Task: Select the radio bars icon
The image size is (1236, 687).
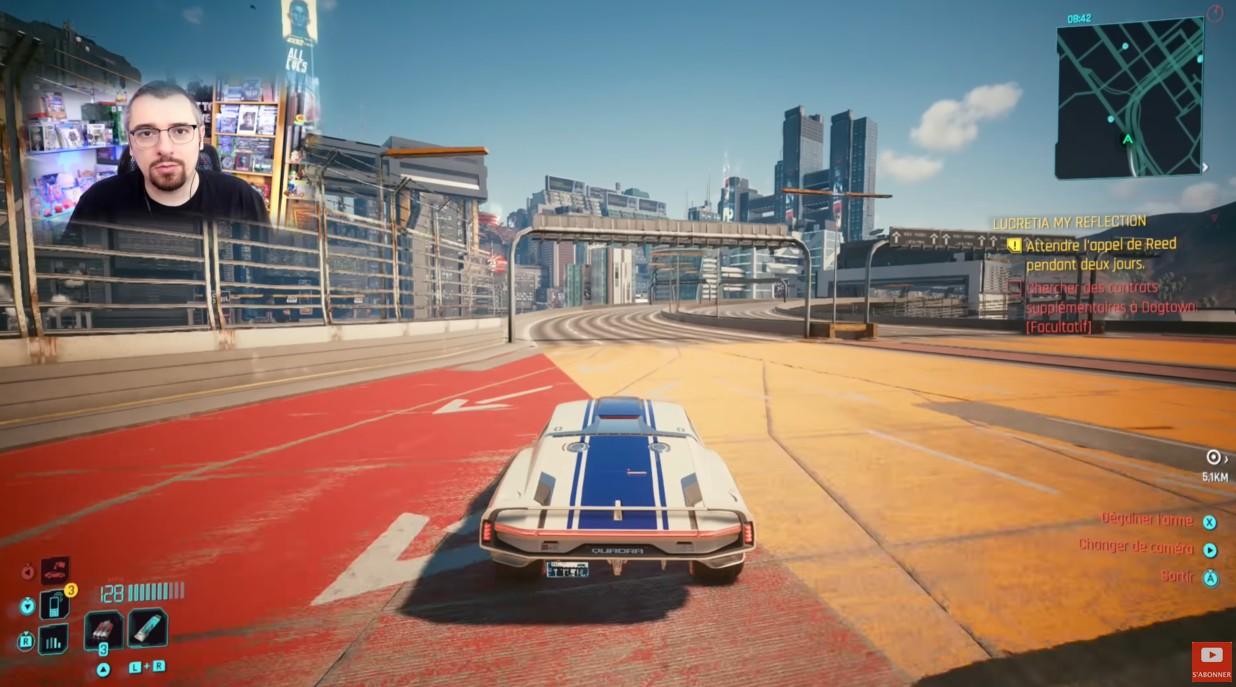Action: (x=53, y=638)
